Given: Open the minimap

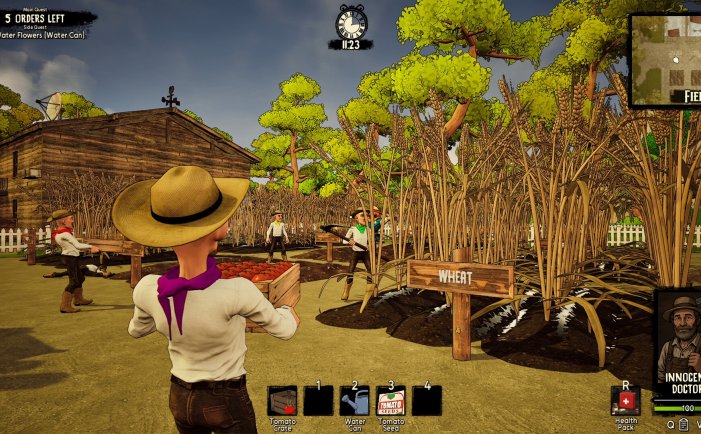Looking at the screenshot, I should coord(666,58).
